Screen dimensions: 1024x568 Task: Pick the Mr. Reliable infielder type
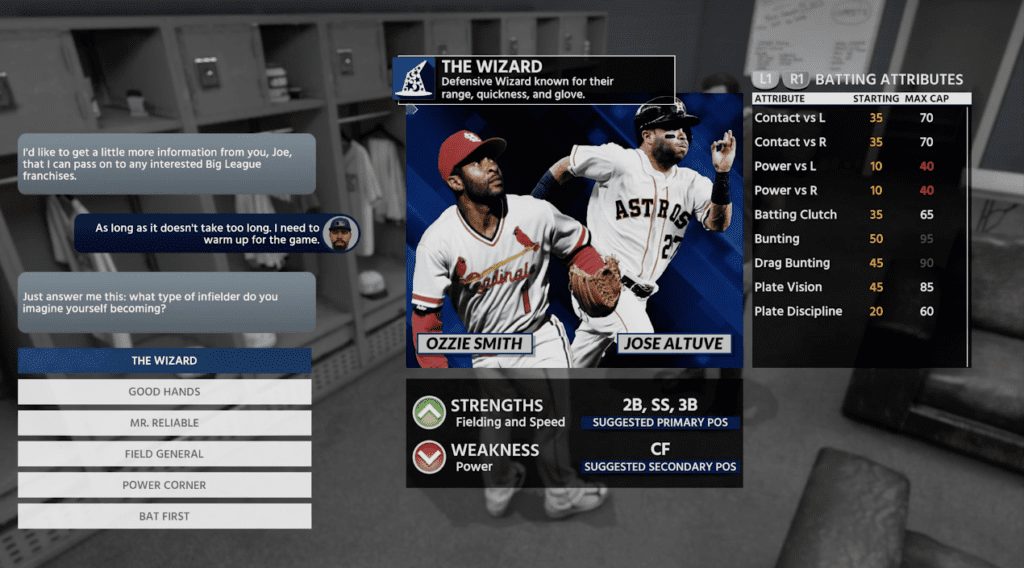coord(164,423)
